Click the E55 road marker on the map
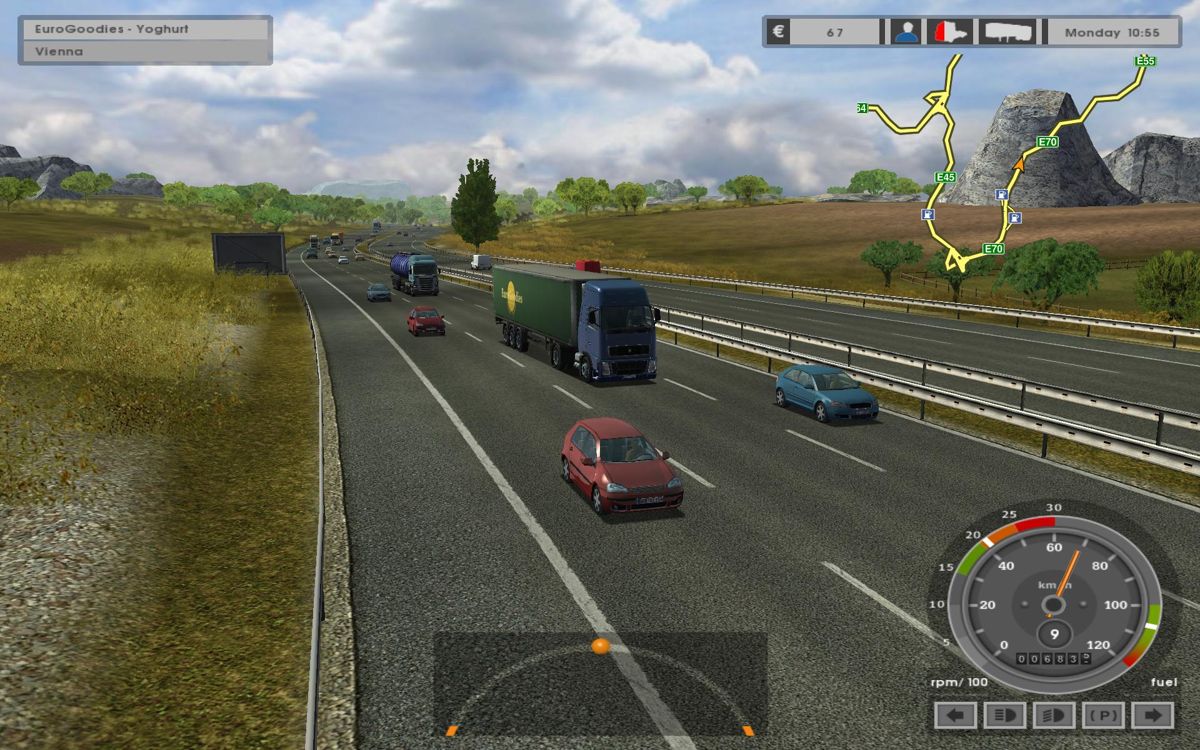1200x750 pixels. click(1145, 61)
